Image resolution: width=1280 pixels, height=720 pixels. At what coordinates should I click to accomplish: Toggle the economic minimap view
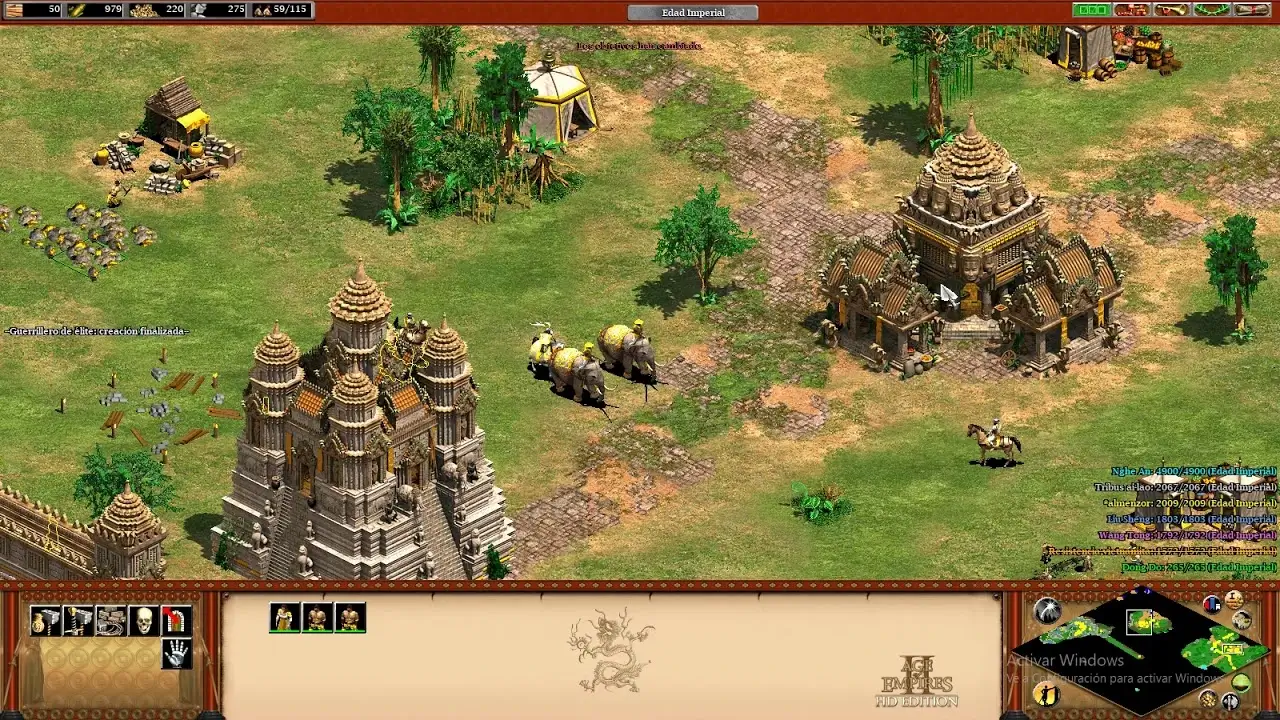coord(1209,700)
